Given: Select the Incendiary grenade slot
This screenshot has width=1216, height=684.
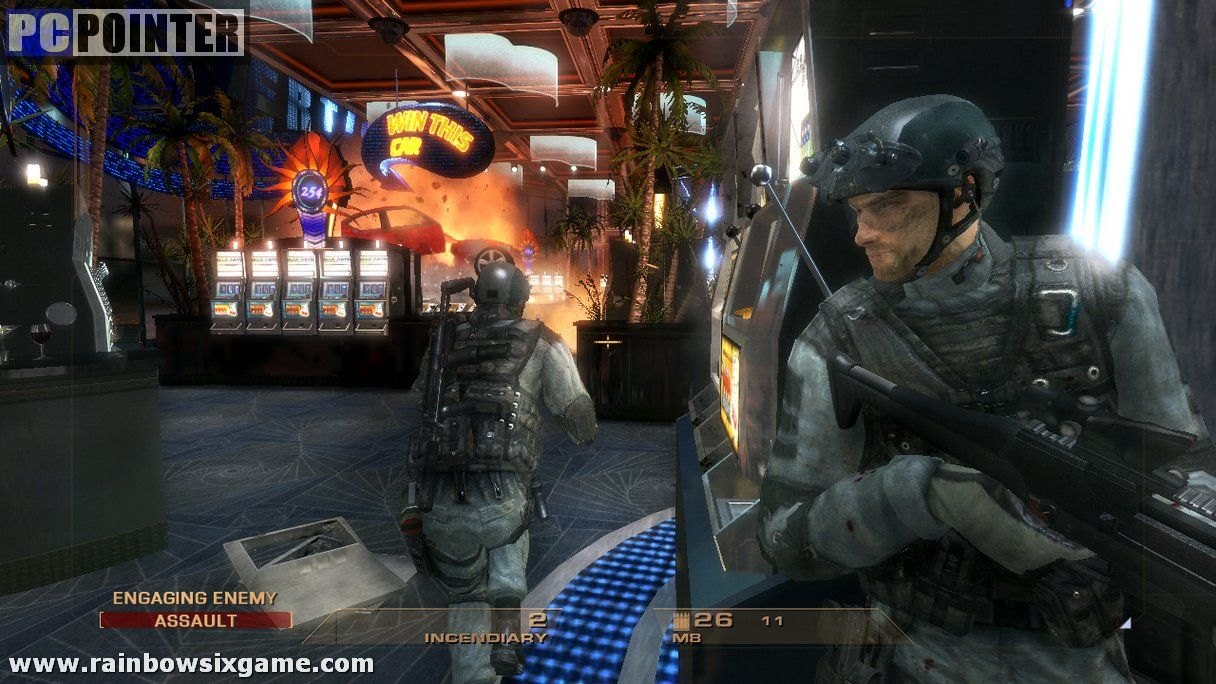Looking at the screenshot, I should [486, 628].
